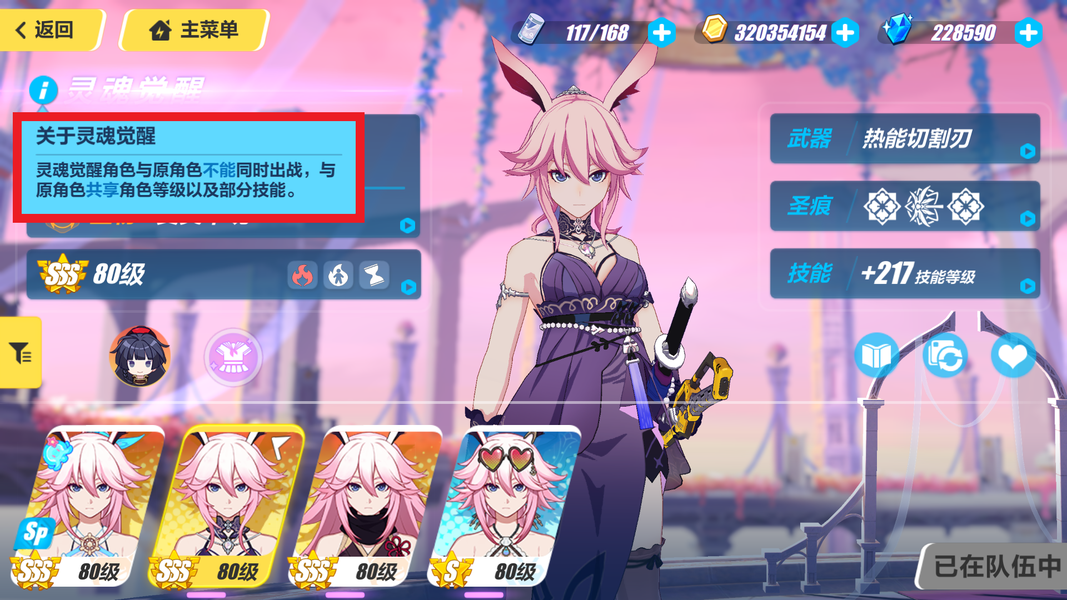Screen dimensions: 1067x600
Task: Open the 圣痕 stigmata panel
Action: click(904, 207)
